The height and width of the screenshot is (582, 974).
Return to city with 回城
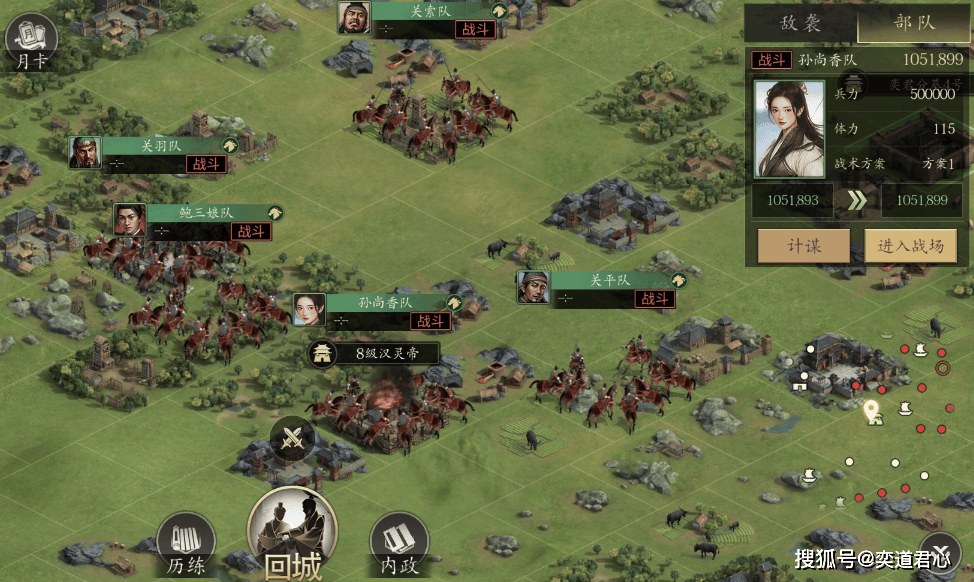pyautogui.click(x=292, y=535)
